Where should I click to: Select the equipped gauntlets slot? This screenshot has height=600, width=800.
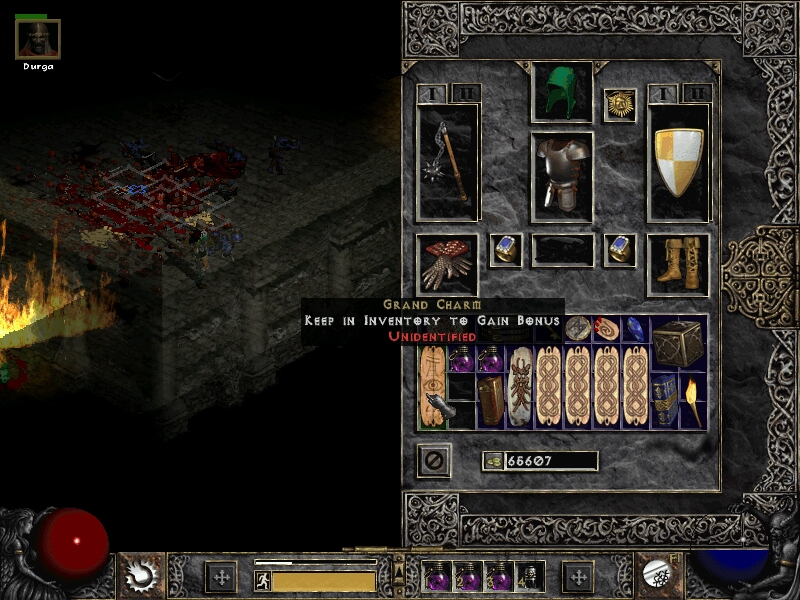coord(447,264)
